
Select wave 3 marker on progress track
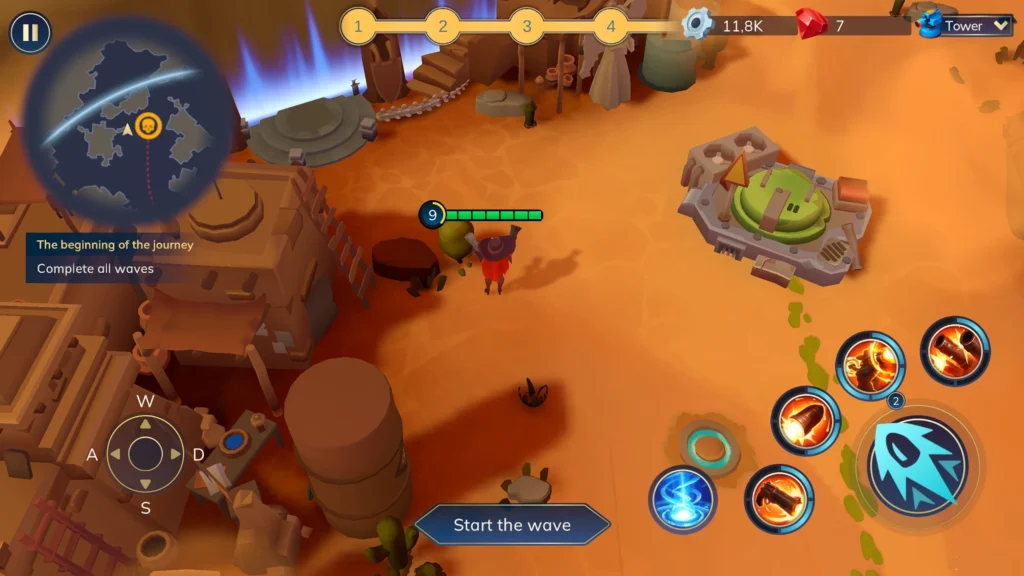(527, 26)
